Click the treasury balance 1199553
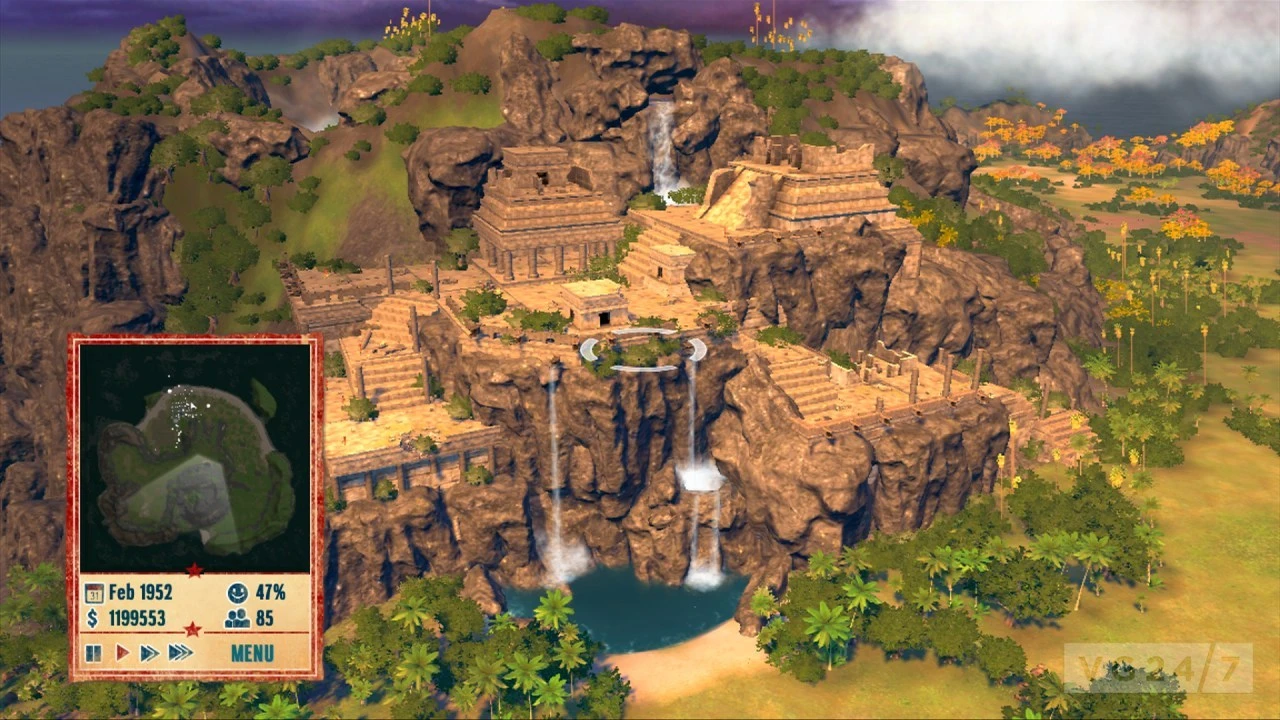Screen dimensions: 1280x720 (x=138, y=617)
